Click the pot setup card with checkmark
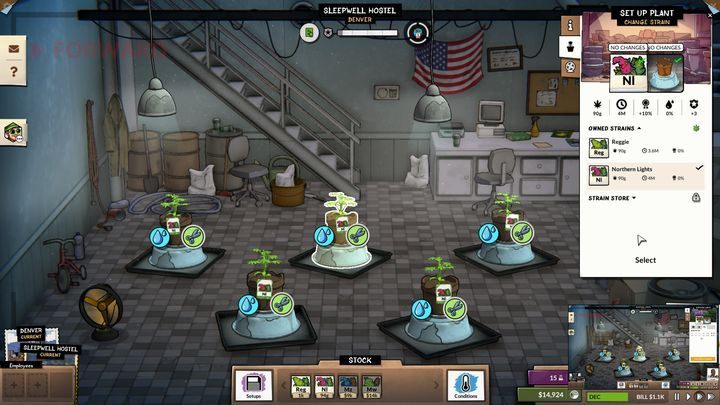The height and width of the screenshot is (405, 720). (662, 68)
